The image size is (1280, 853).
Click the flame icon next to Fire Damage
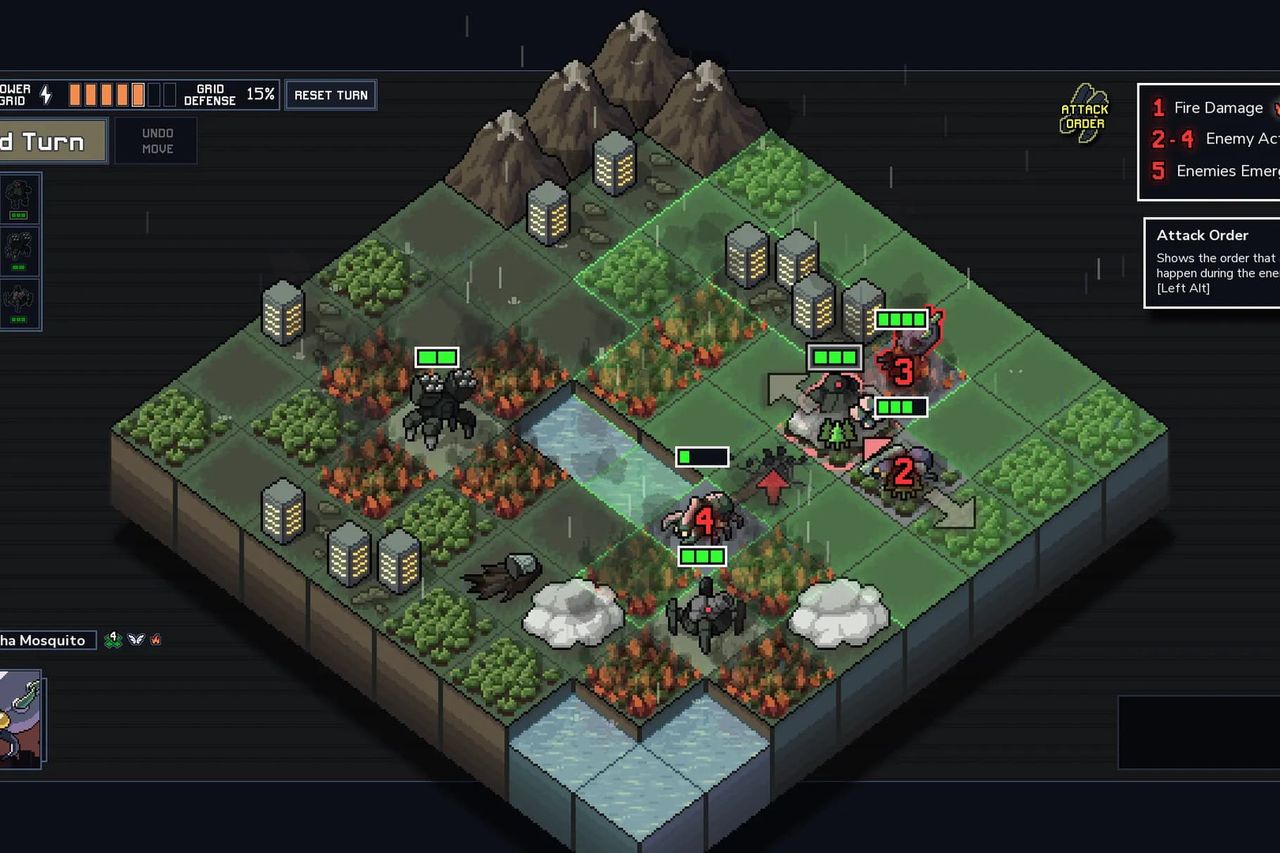pyautogui.click(x=1275, y=107)
